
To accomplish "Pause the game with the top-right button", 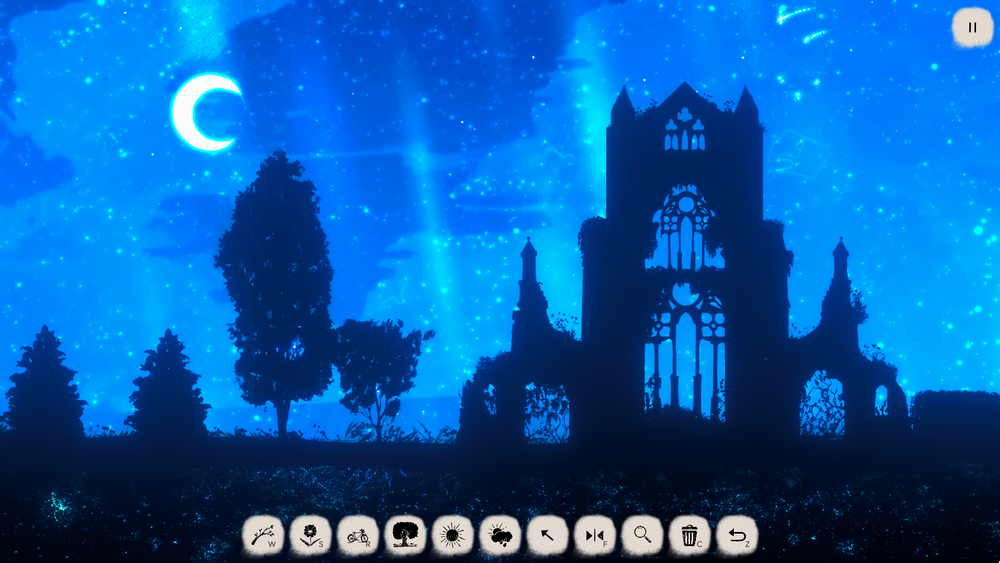I will click(972, 27).
